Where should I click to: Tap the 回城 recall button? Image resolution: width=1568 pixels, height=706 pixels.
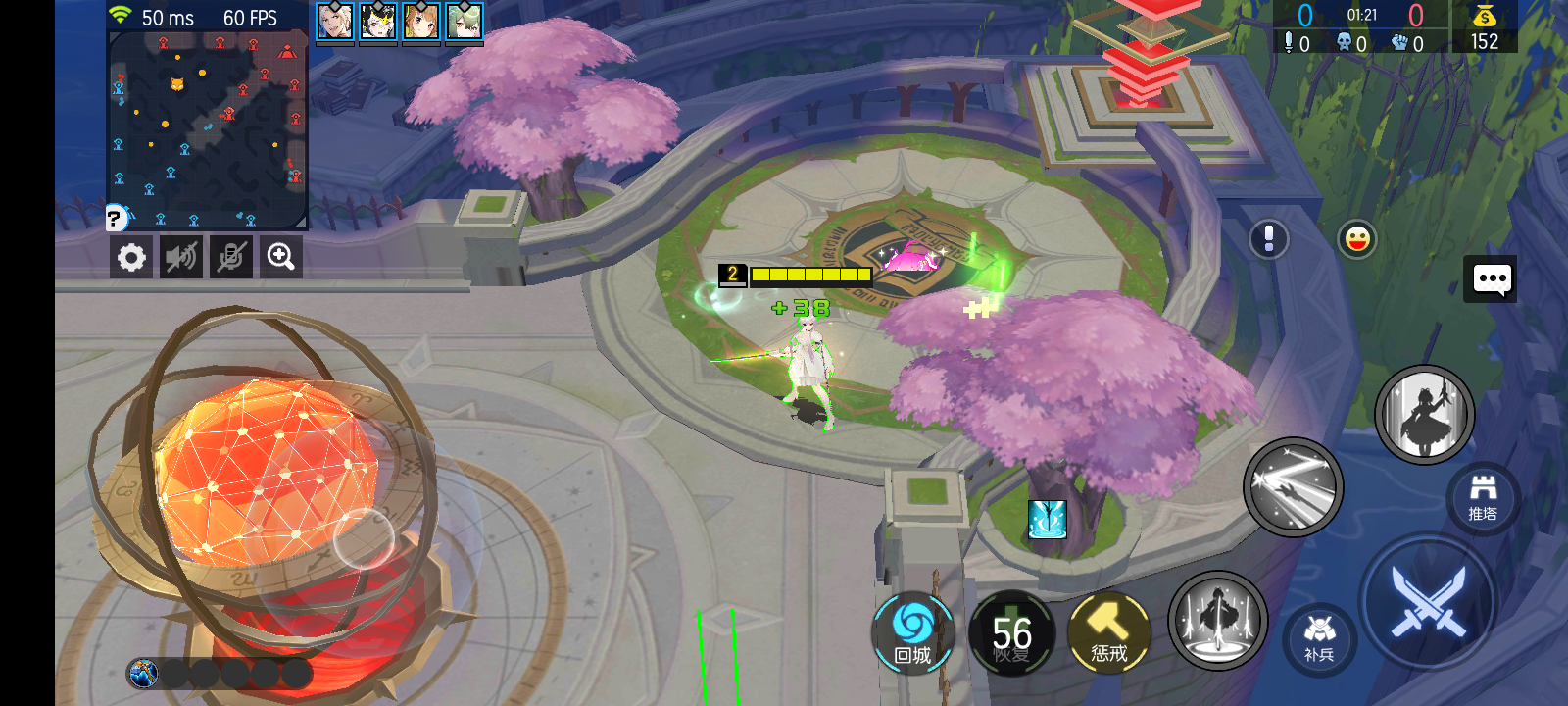coord(913,634)
